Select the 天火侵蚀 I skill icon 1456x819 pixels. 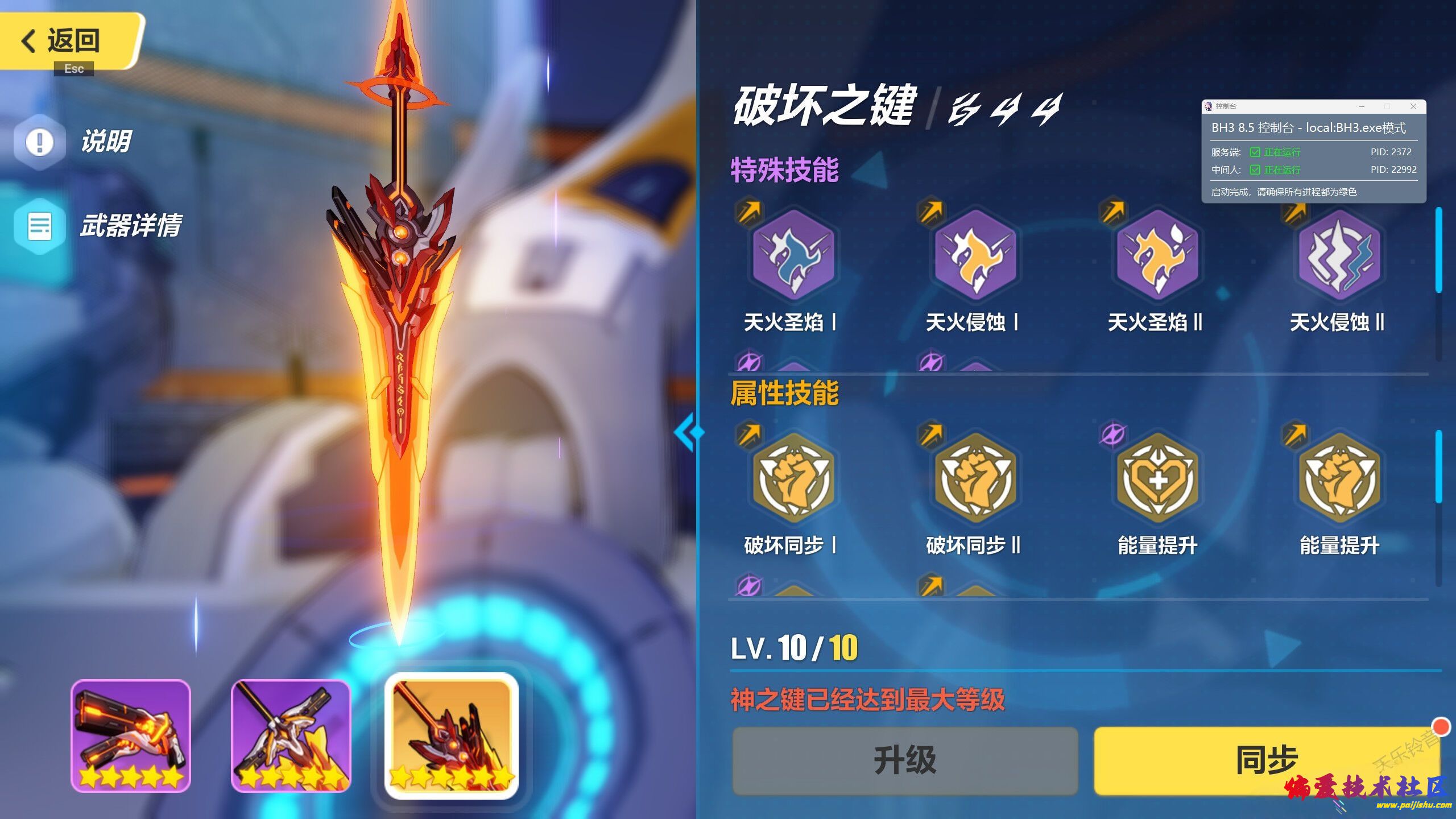(975, 255)
